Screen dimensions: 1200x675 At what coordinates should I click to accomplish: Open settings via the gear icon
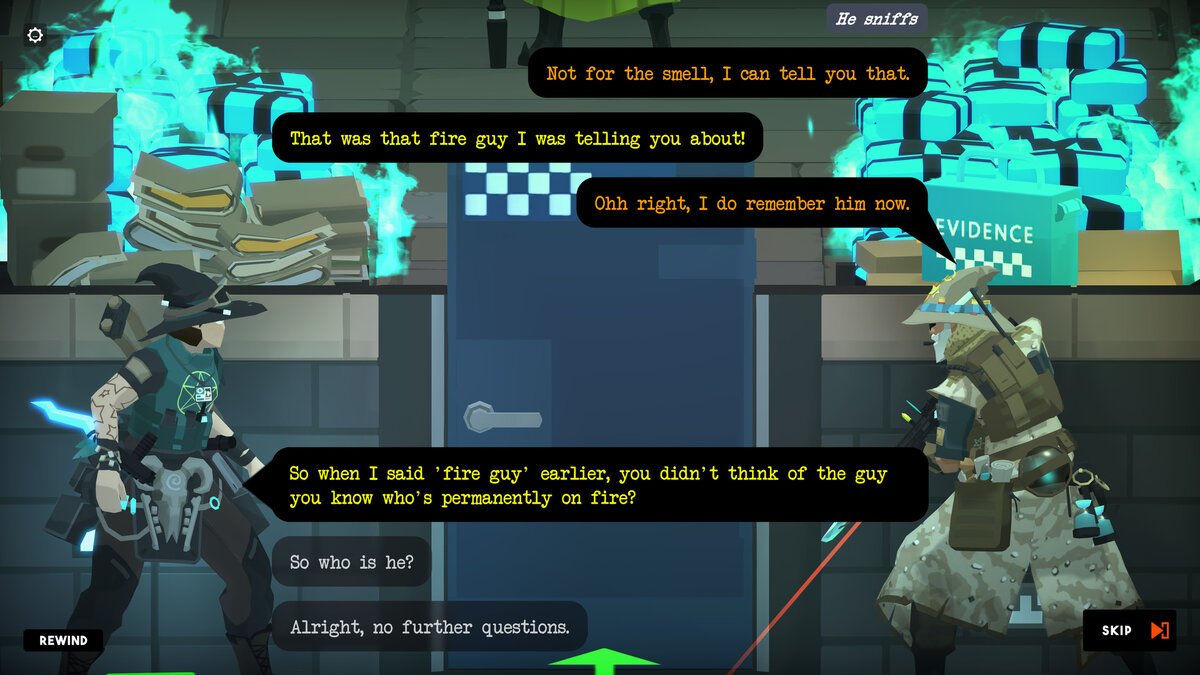35,35
